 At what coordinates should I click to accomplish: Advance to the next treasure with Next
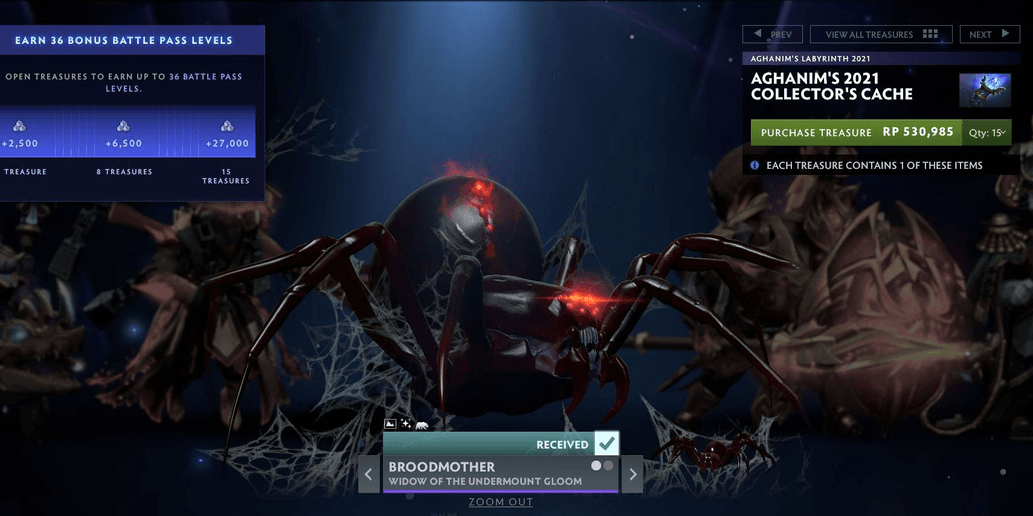[x=989, y=34]
